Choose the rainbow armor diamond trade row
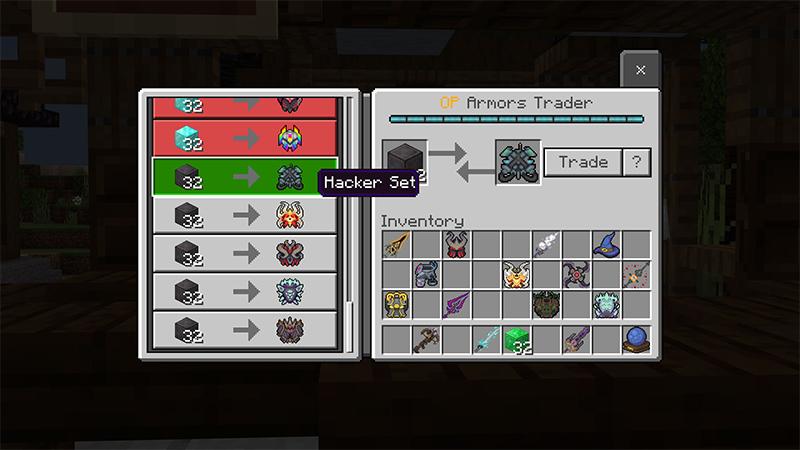The image size is (800, 450). 245,137
